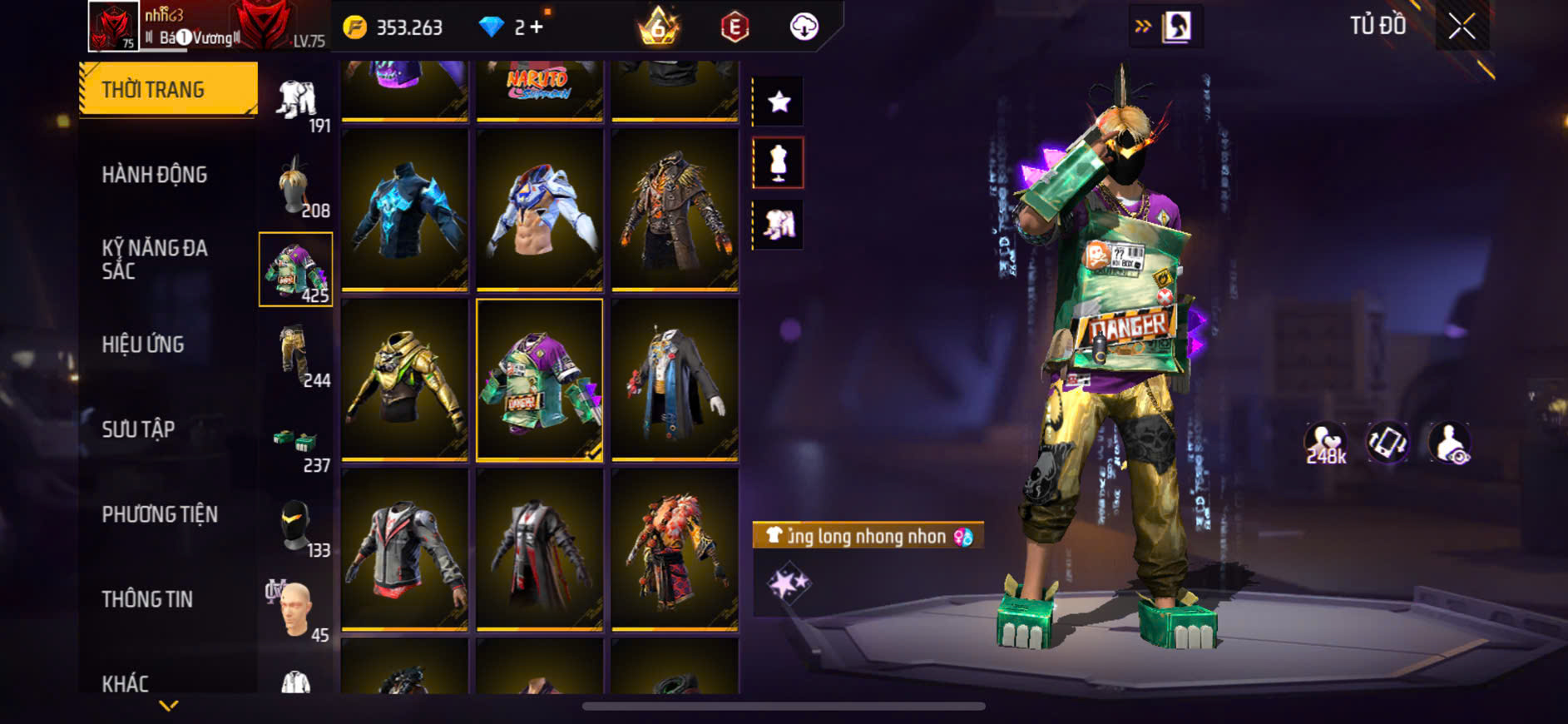The image size is (1568, 724).
Task: Select the black coat with blue shirt
Action: 675,379
